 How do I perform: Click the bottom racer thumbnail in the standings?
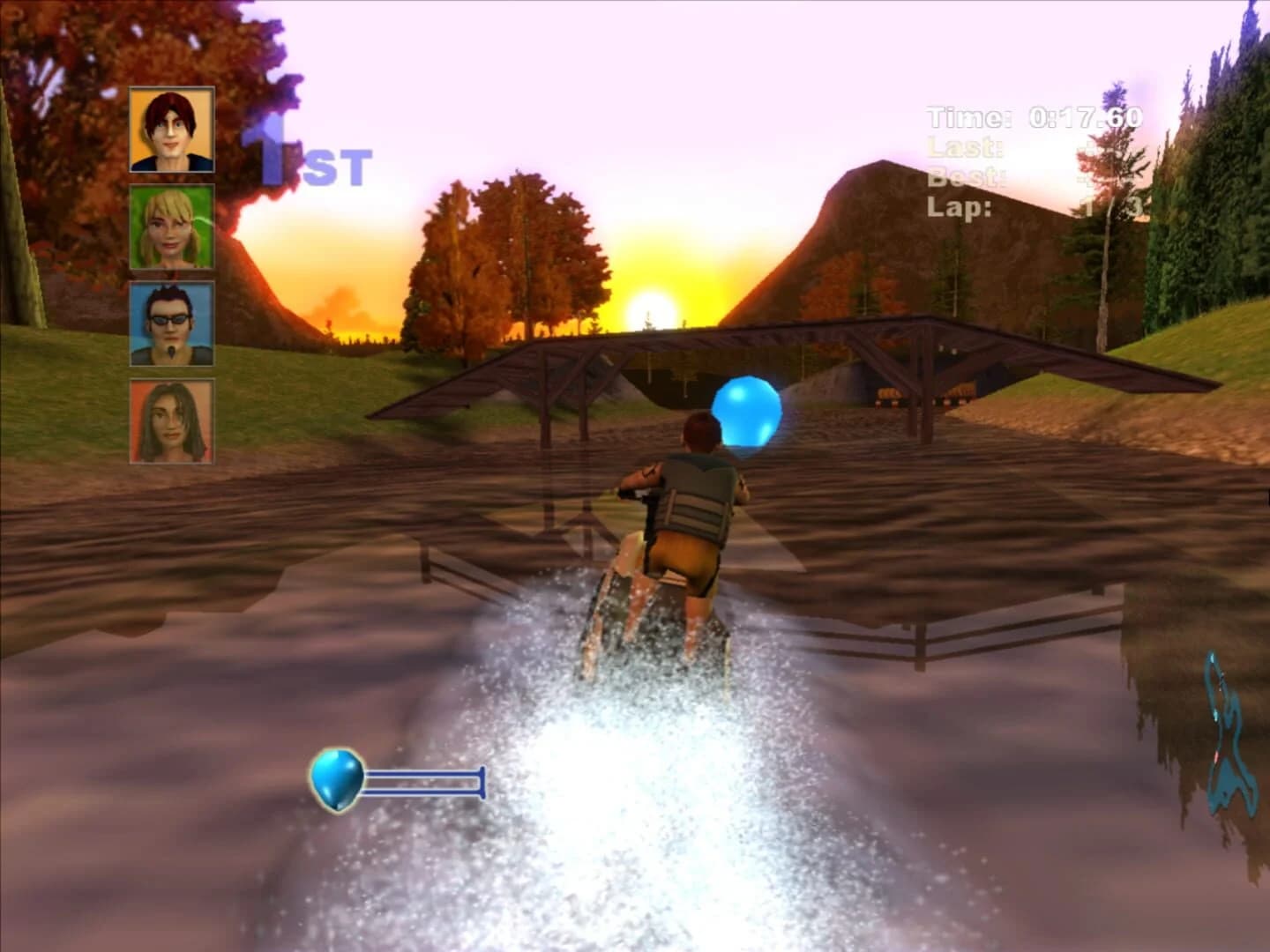(171, 421)
